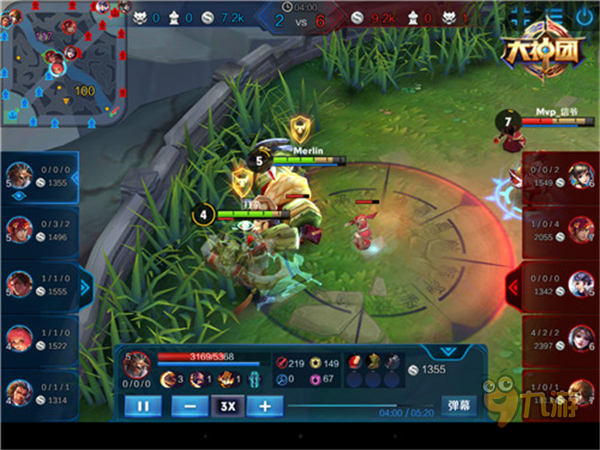Viewport: 600px width, 450px height.
Task: Select red team player with 1549 gold
Action: pos(560,176)
